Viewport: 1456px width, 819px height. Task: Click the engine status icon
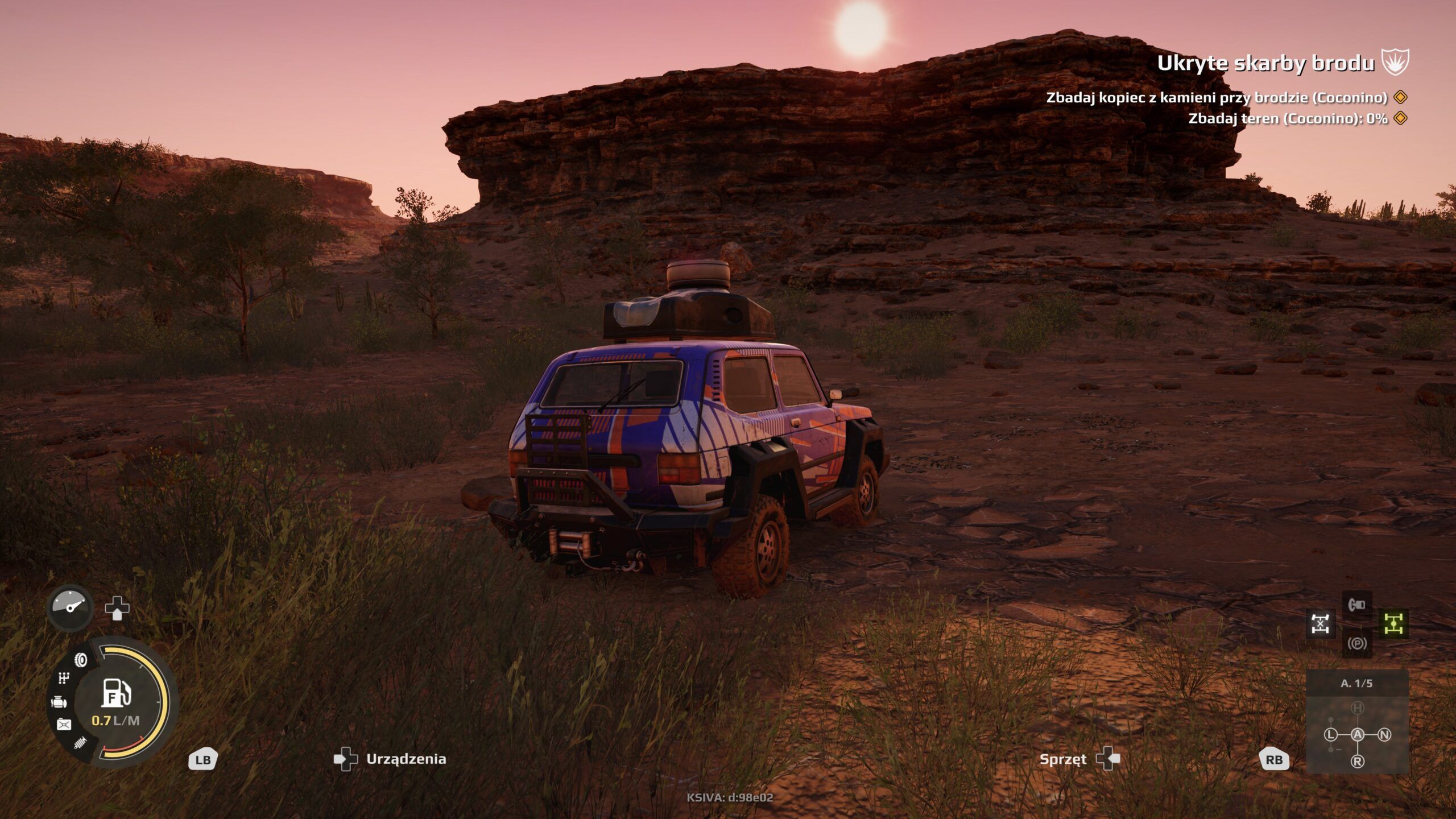click(59, 702)
